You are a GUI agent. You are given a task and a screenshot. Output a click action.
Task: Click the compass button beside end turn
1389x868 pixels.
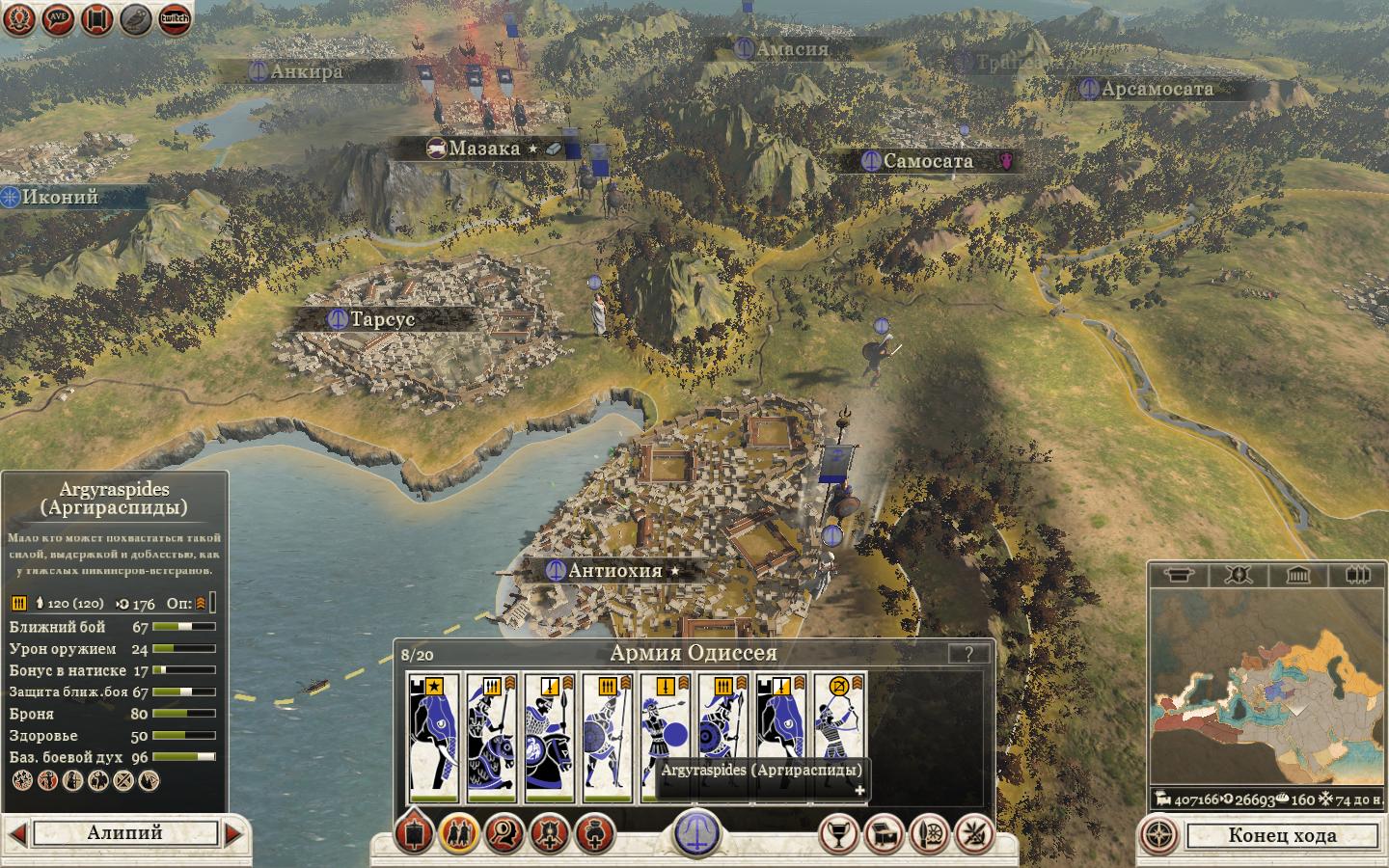pos(1160,835)
